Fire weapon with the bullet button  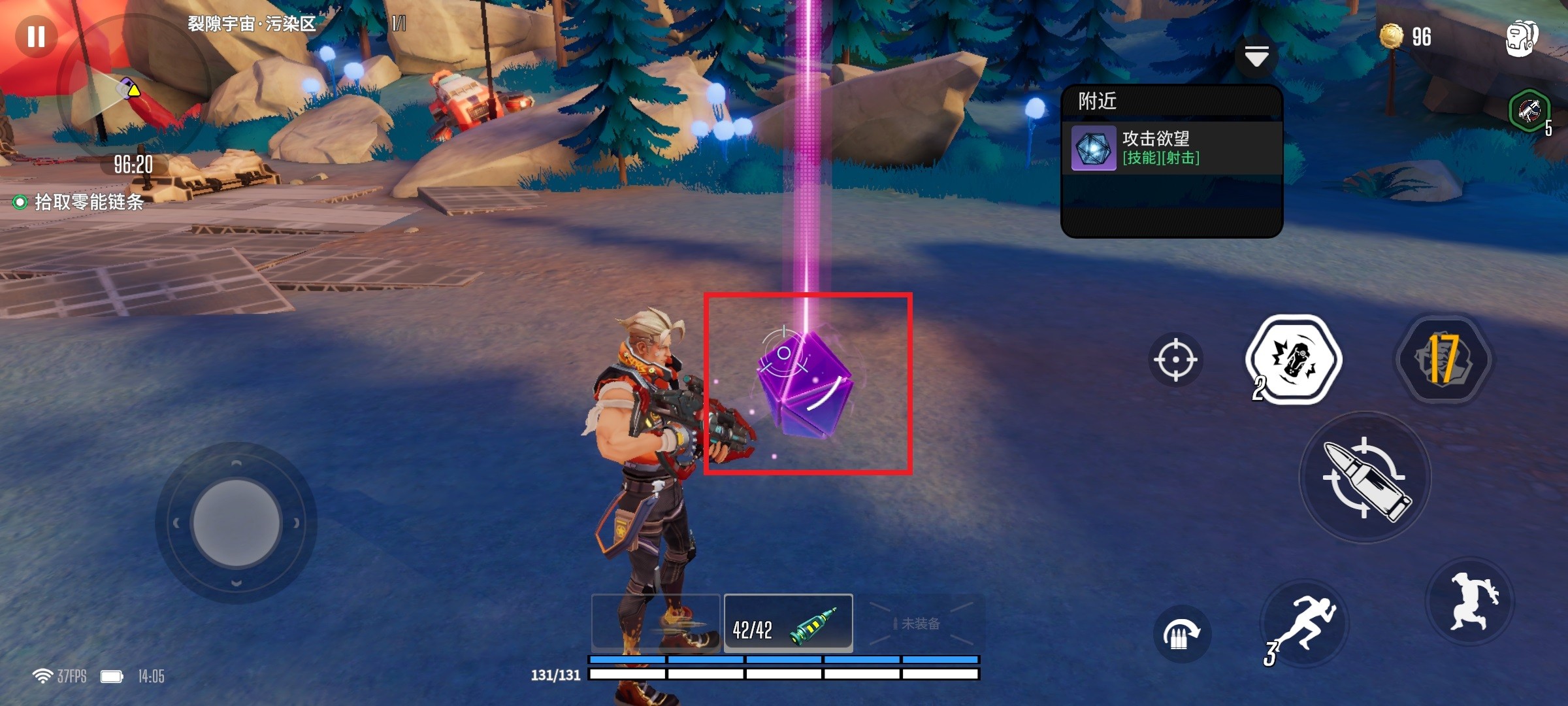point(1365,477)
